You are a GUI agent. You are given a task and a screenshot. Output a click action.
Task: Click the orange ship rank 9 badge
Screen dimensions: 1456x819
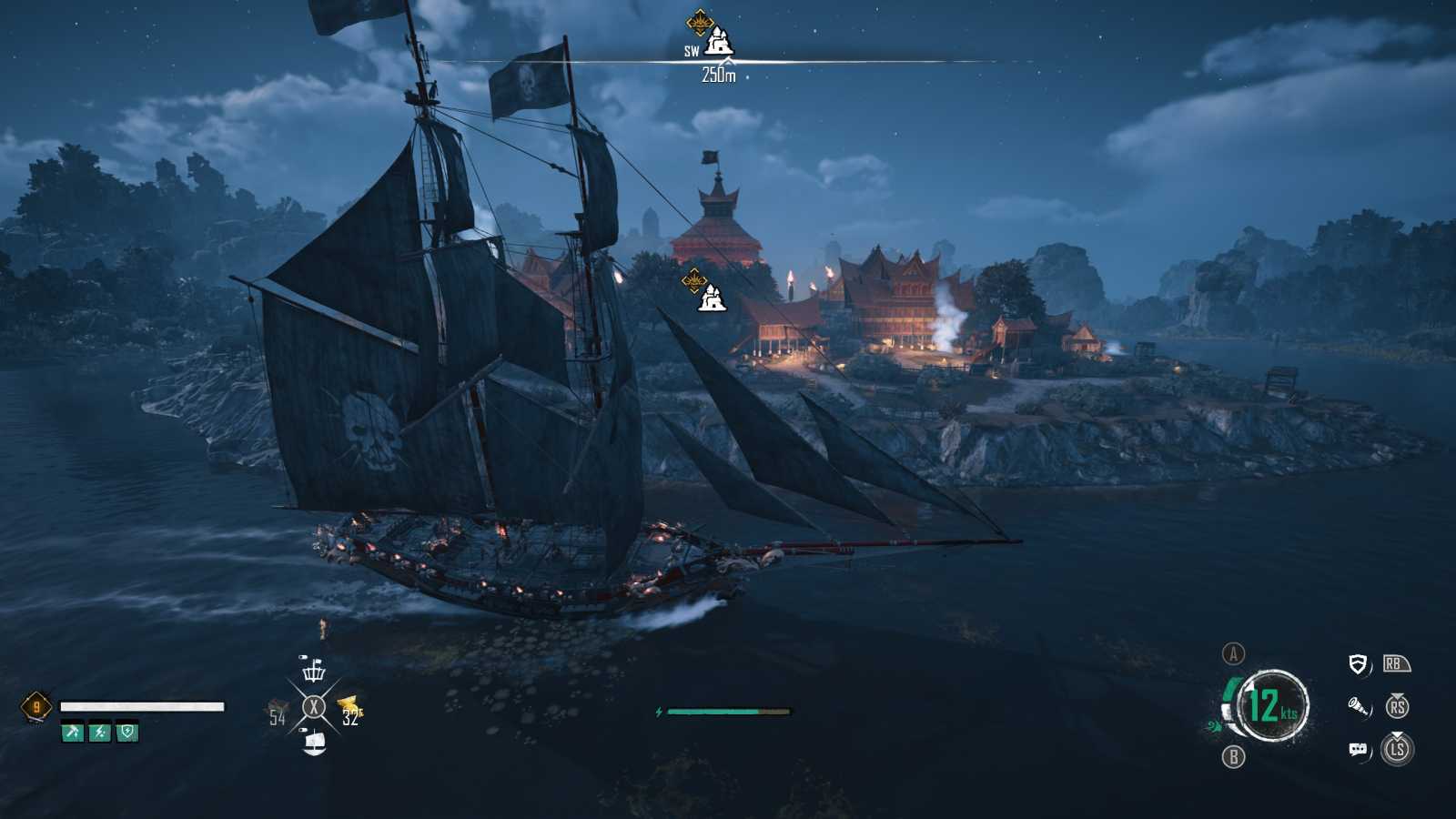pyautogui.click(x=36, y=707)
